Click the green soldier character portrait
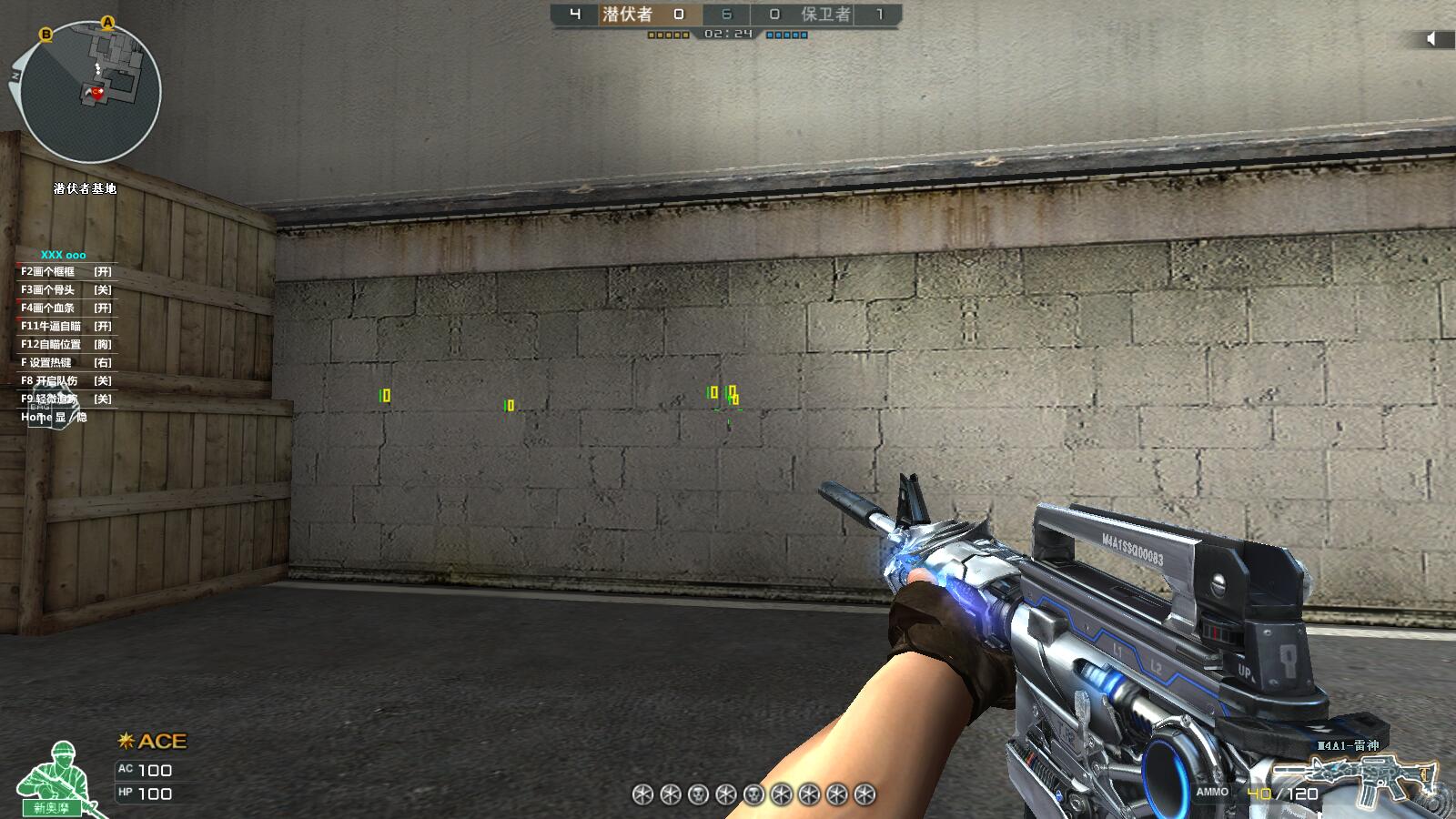The width and height of the screenshot is (1456, 819). pyautogui.click(x=56, y=779)
